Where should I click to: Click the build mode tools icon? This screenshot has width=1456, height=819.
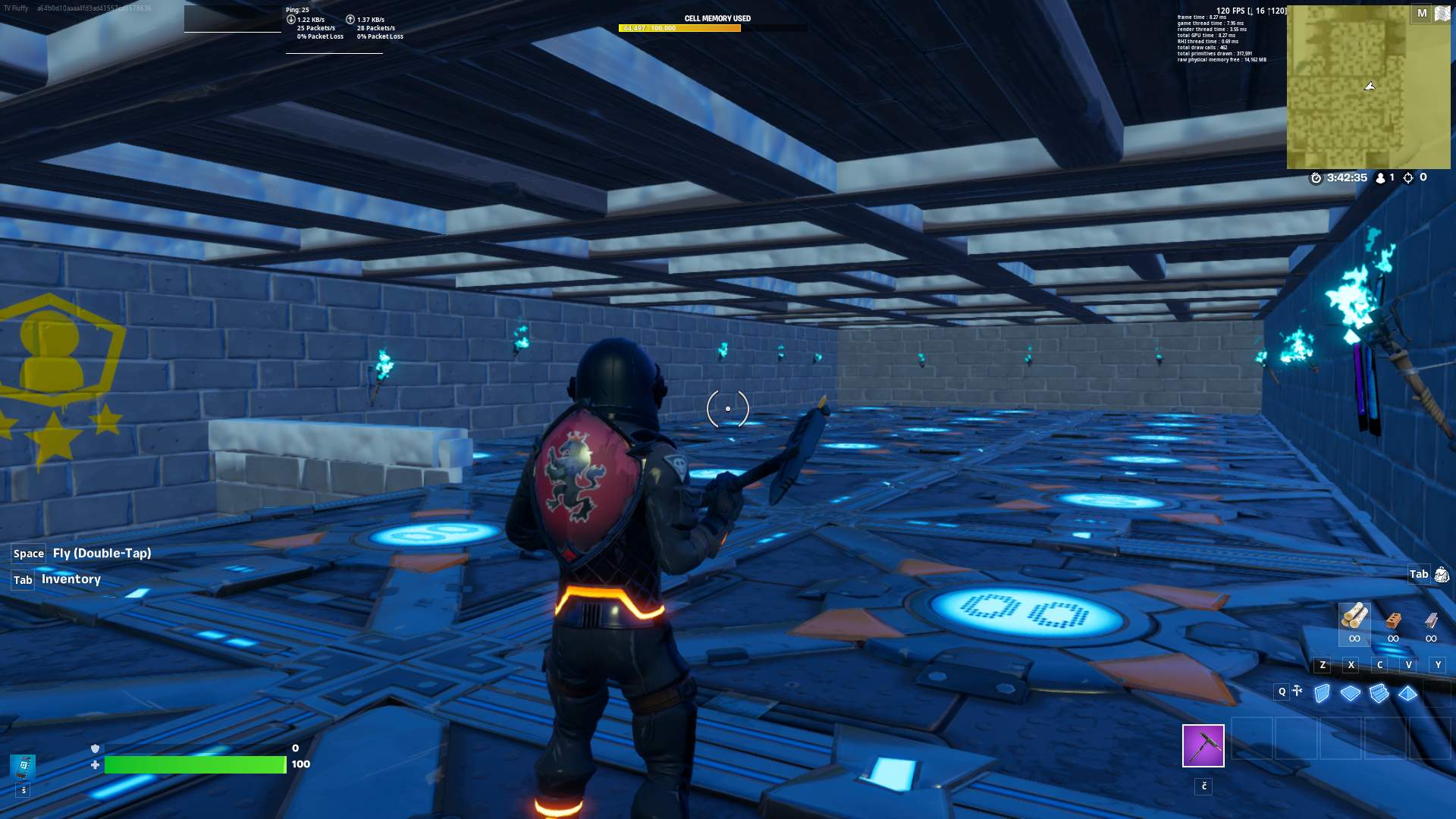click(1298, 691)
